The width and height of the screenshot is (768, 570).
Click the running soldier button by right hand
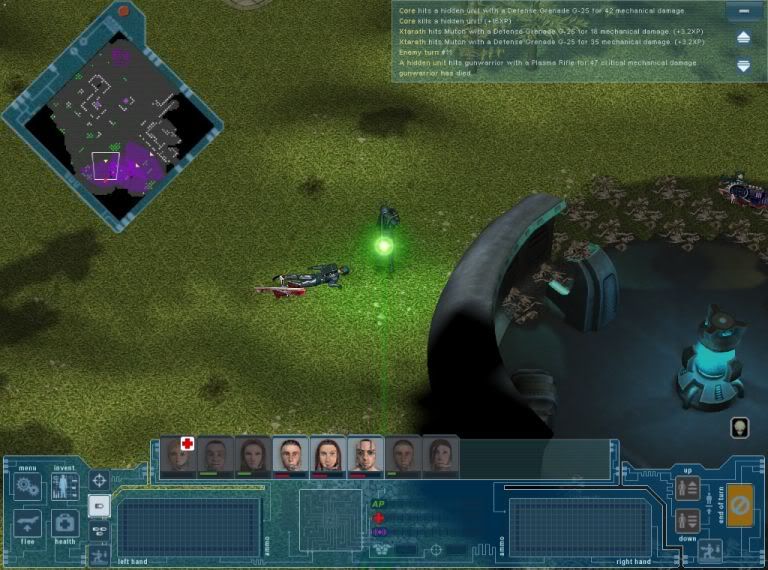point(711,549)
